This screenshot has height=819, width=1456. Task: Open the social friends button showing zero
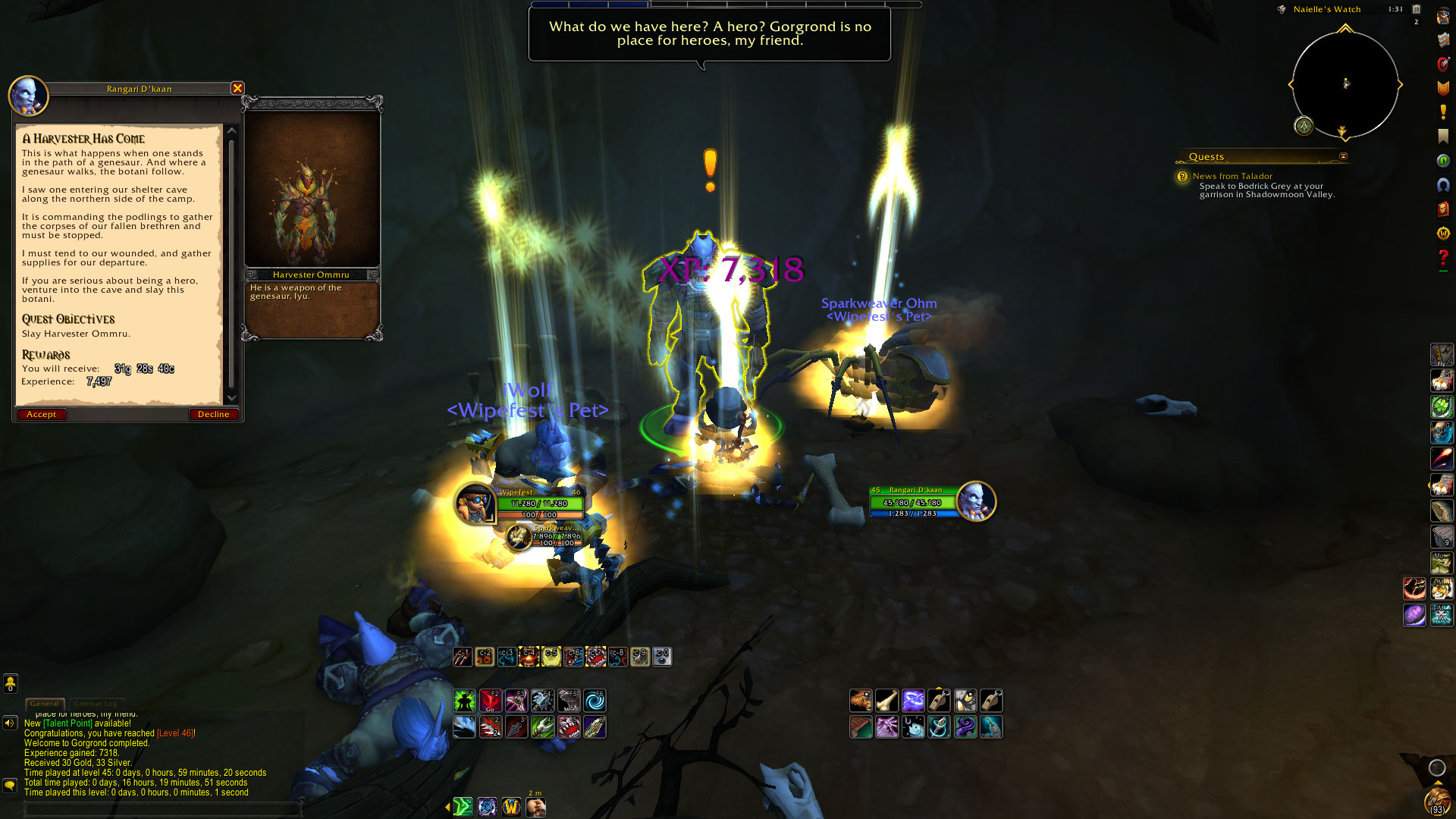click(10, 683)
